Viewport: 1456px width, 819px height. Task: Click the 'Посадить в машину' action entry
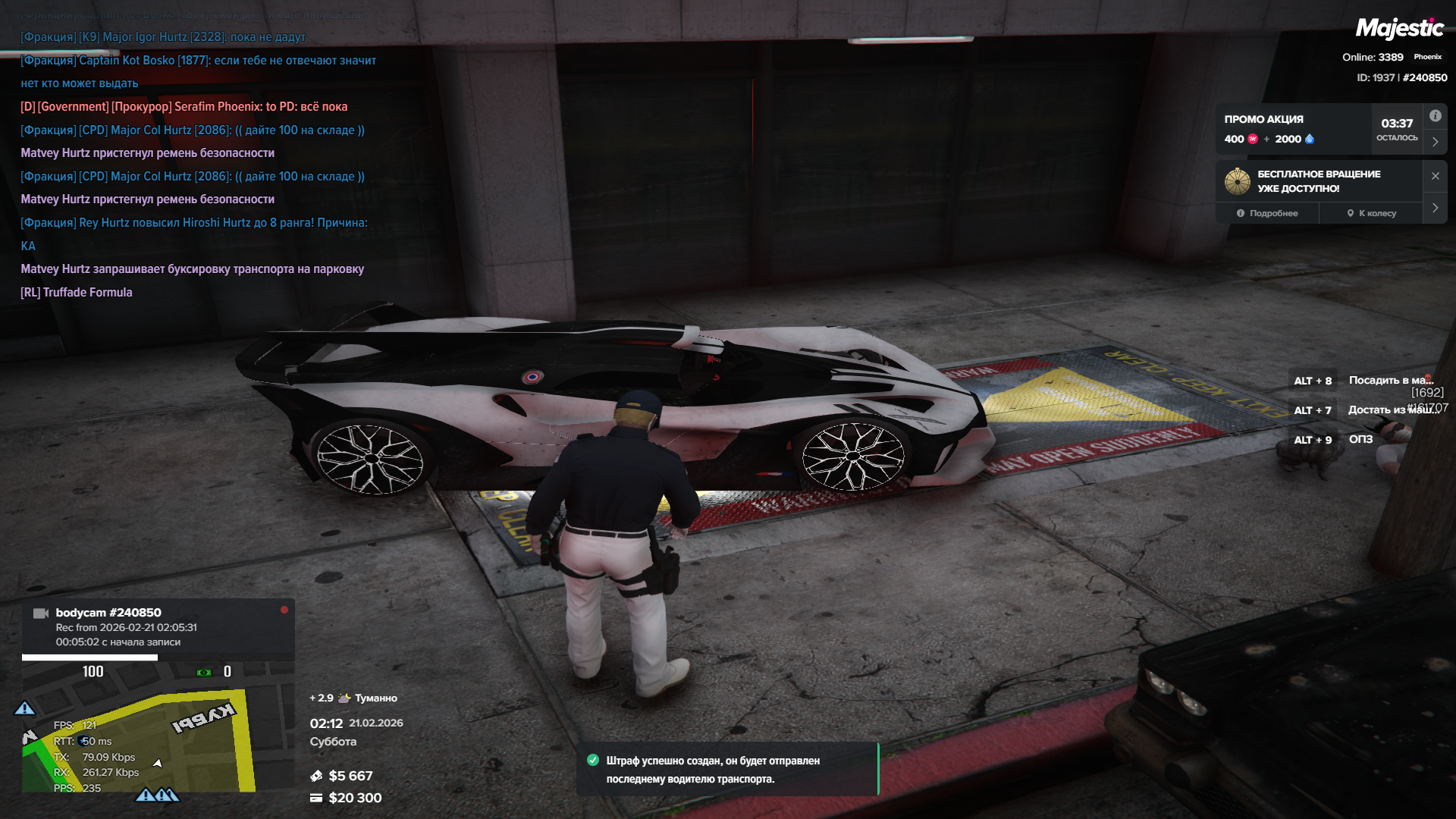click(x=1389, y=381)
